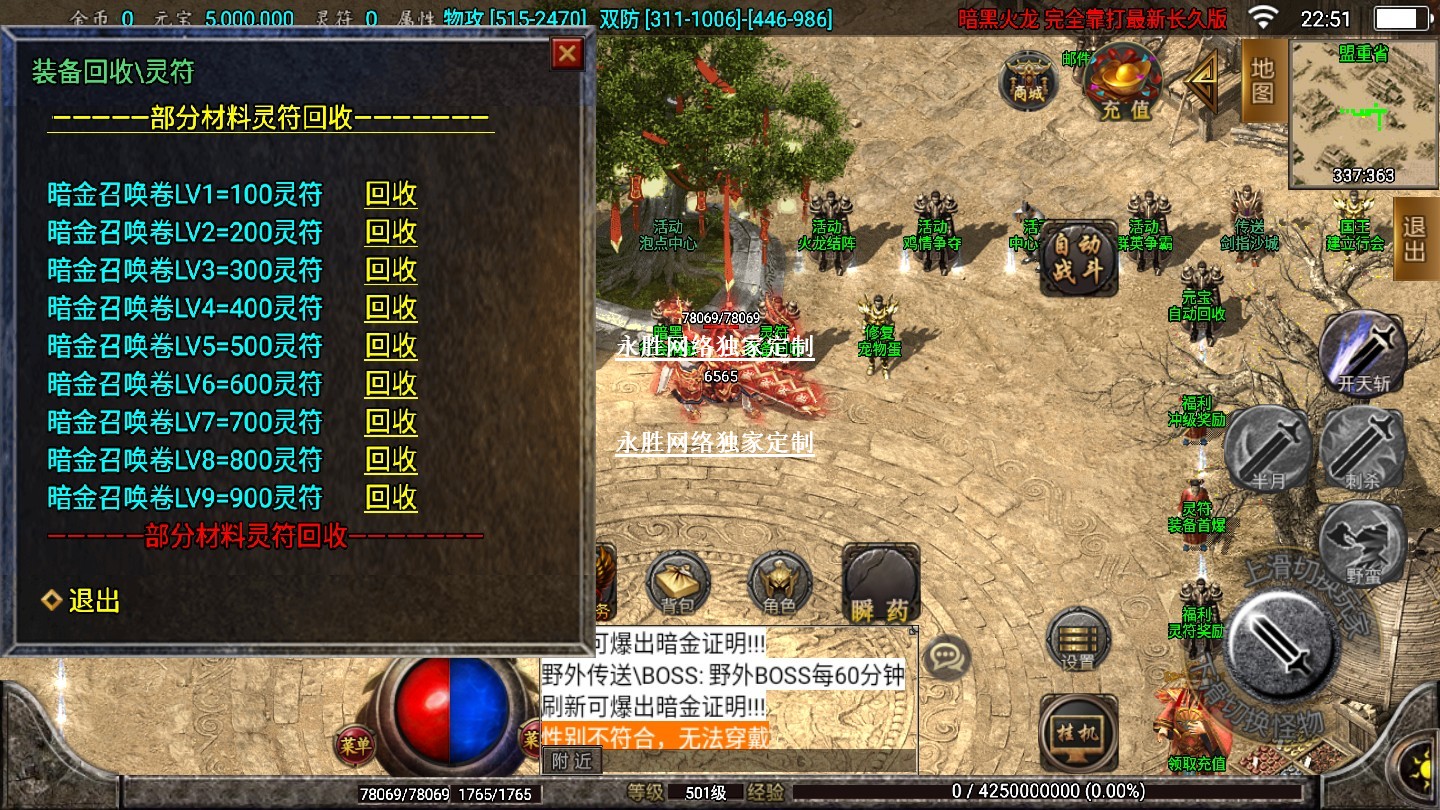Viewport: 1440px width, 810px height.
Task: Activate the 开天斩 skill
Action: point(1363,351)
